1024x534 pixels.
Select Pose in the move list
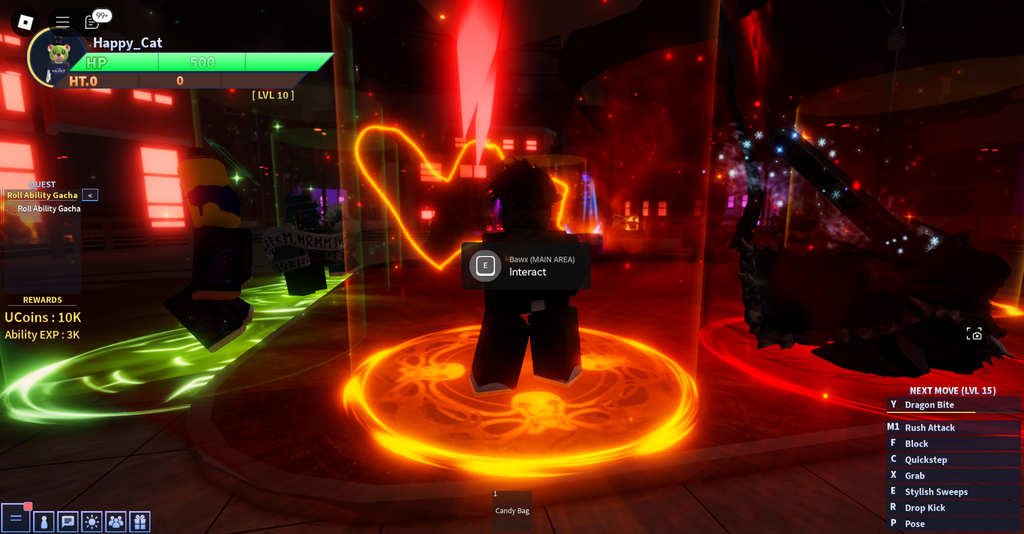(x=914, y=524)
